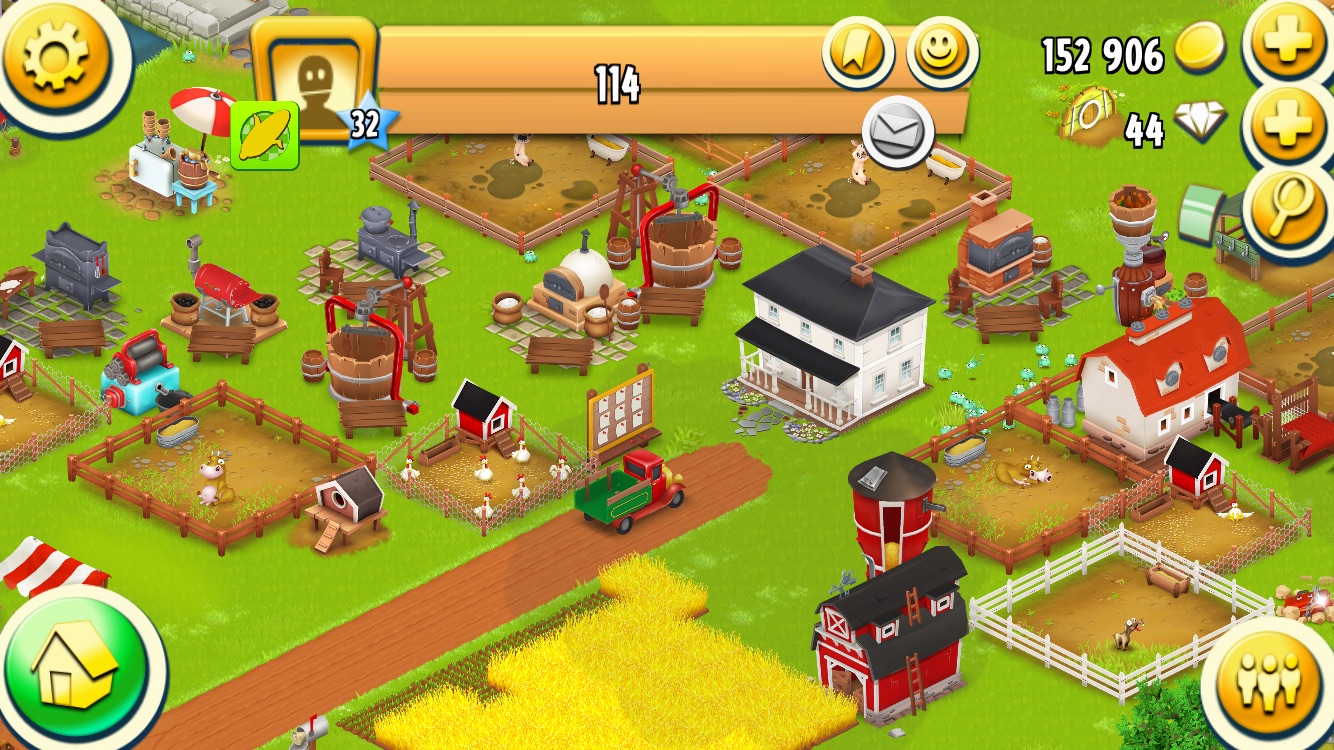
Task: Select the green corn booster icon
Action: pyautogui.click(x=266, y=135)
